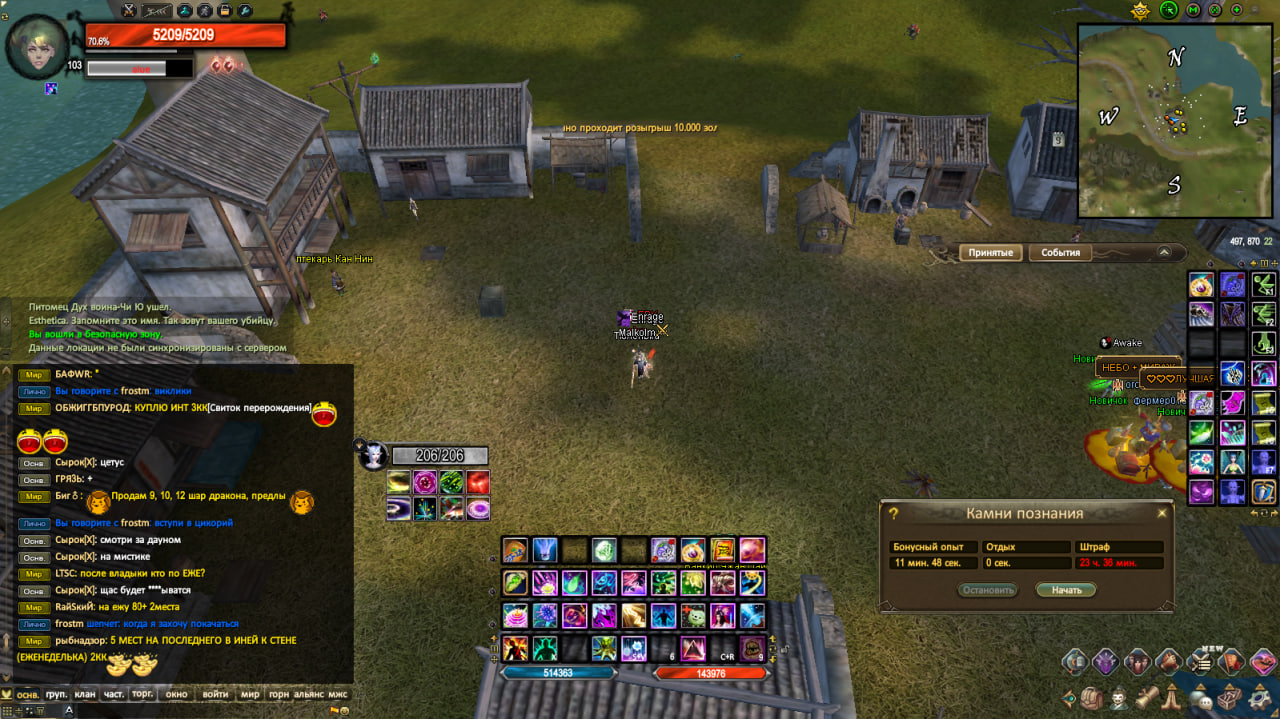Close the Камни познания window

click(1162, 513)
